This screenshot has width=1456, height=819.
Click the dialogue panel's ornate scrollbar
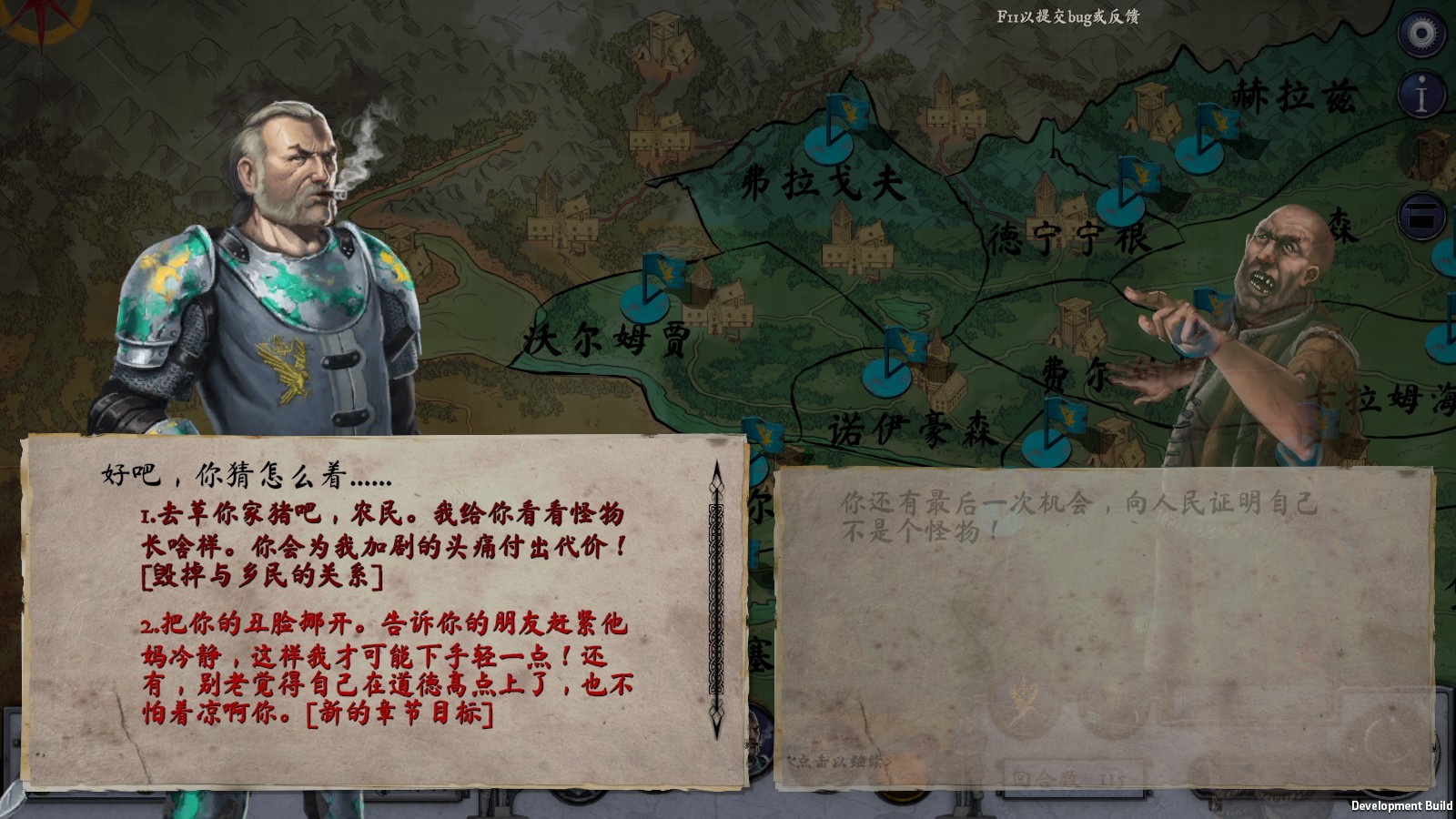716,599
